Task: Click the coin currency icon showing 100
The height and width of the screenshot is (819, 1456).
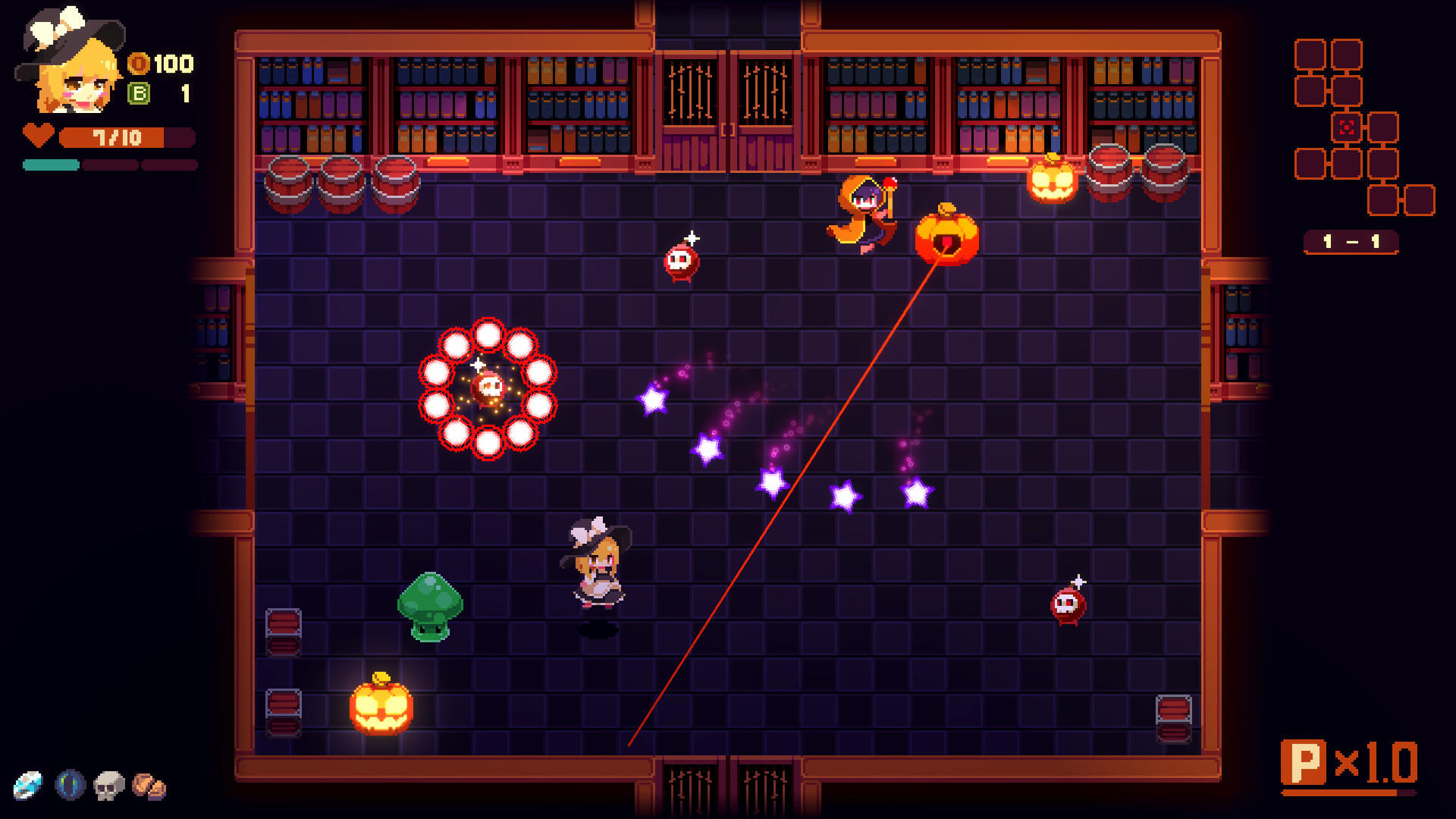Action: pos(140,64)
